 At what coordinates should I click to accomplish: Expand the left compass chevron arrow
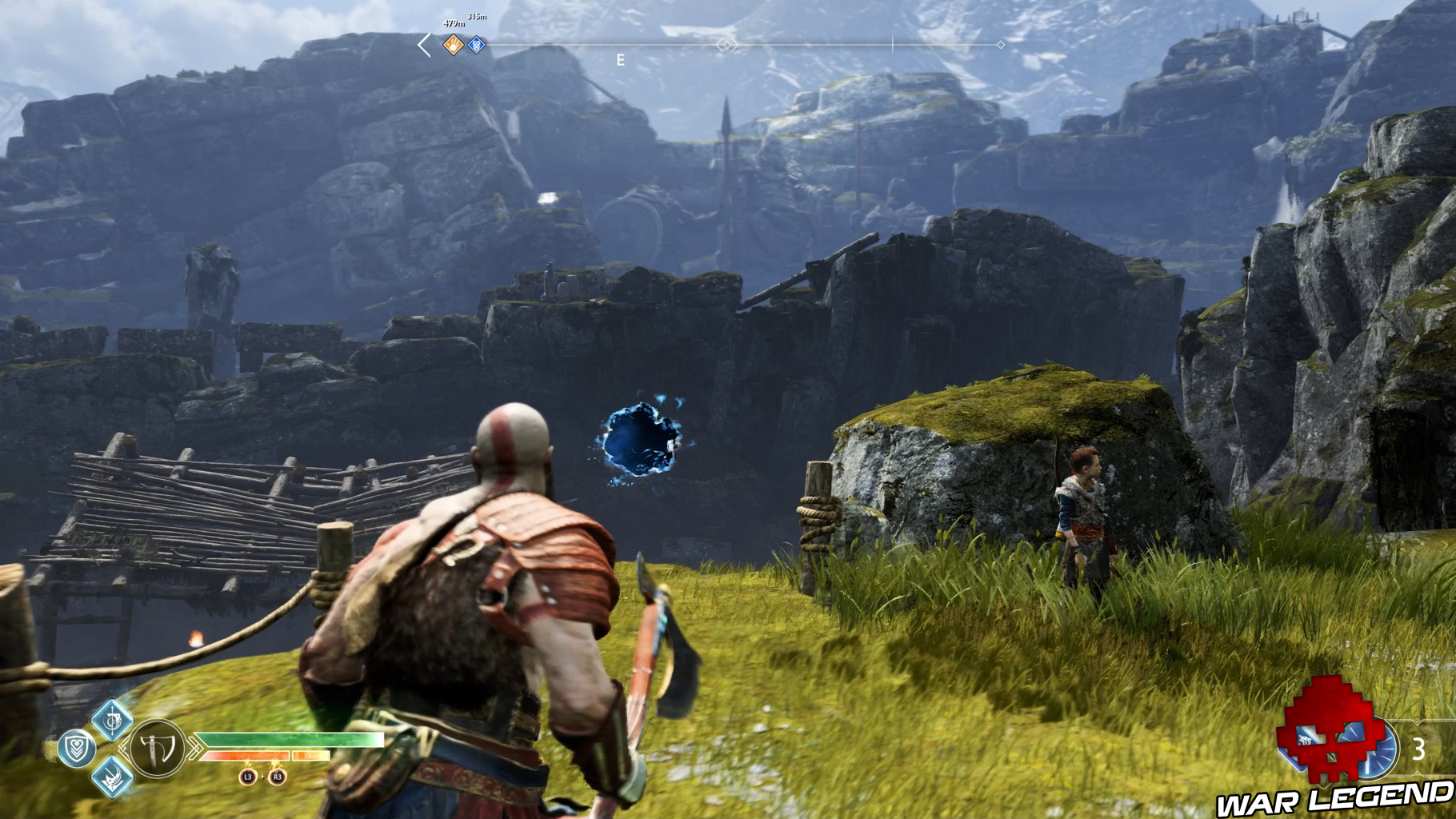click(x=423, y=46)
